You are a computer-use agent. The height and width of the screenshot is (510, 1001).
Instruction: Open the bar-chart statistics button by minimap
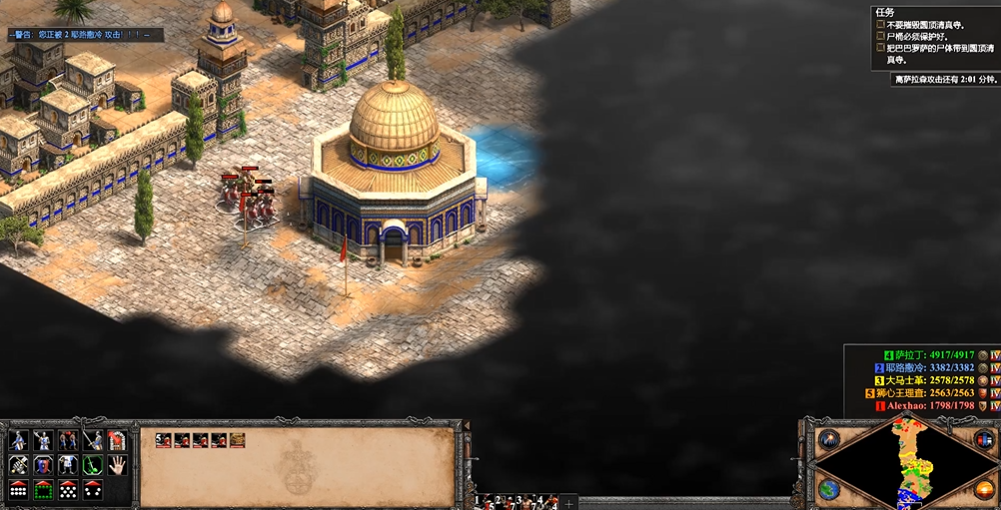click(984, 439)
